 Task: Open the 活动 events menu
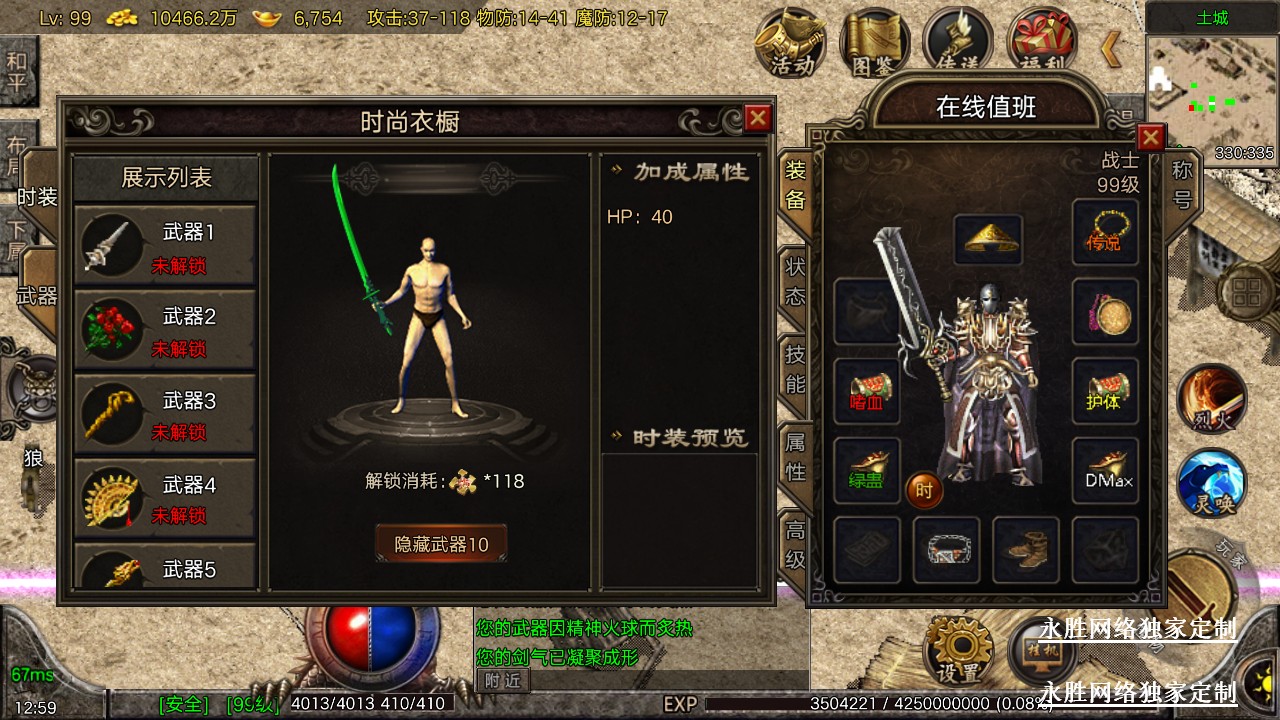click(x=791, y=43)
